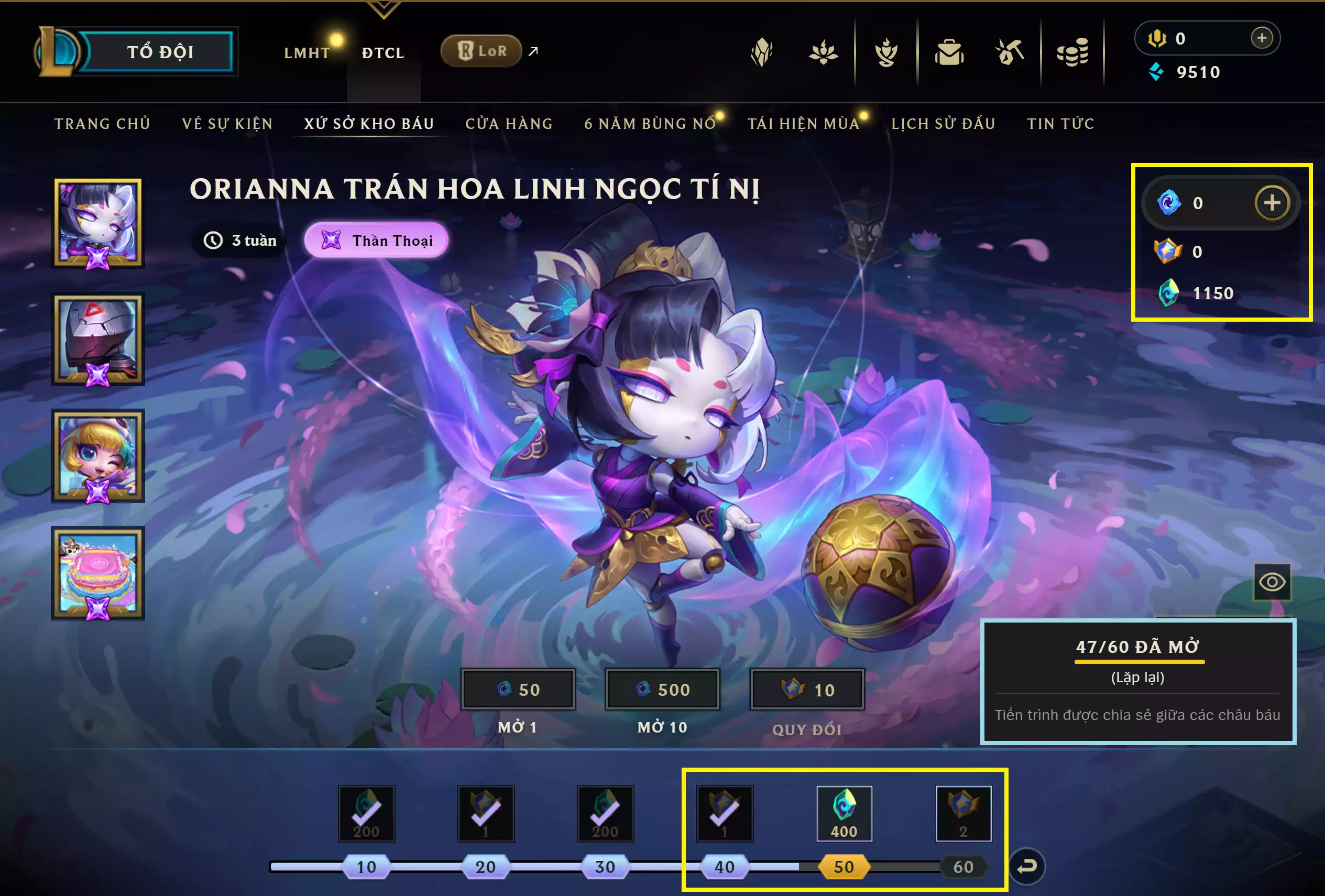The width and height of the screenshot is (1325, 896).
Task: Show the TÁI HIỆN MÙA tab
Action: pyautogui.click(x=803, y=124)
